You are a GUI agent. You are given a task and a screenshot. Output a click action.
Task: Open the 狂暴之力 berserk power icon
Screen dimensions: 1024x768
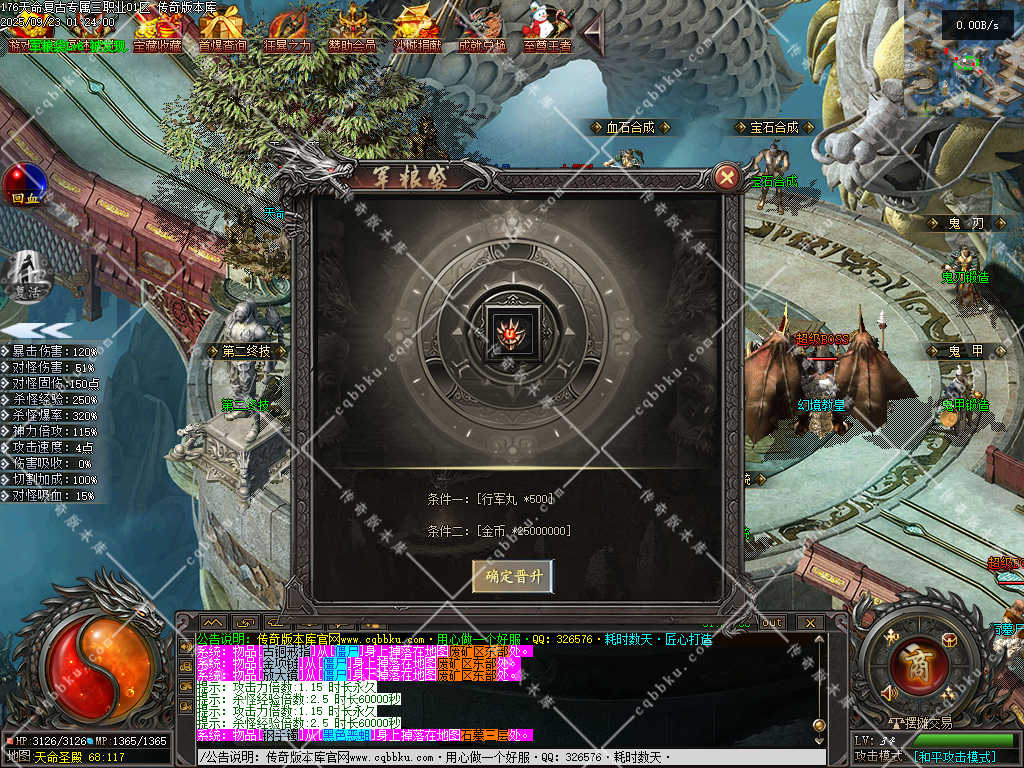(287, 28)
